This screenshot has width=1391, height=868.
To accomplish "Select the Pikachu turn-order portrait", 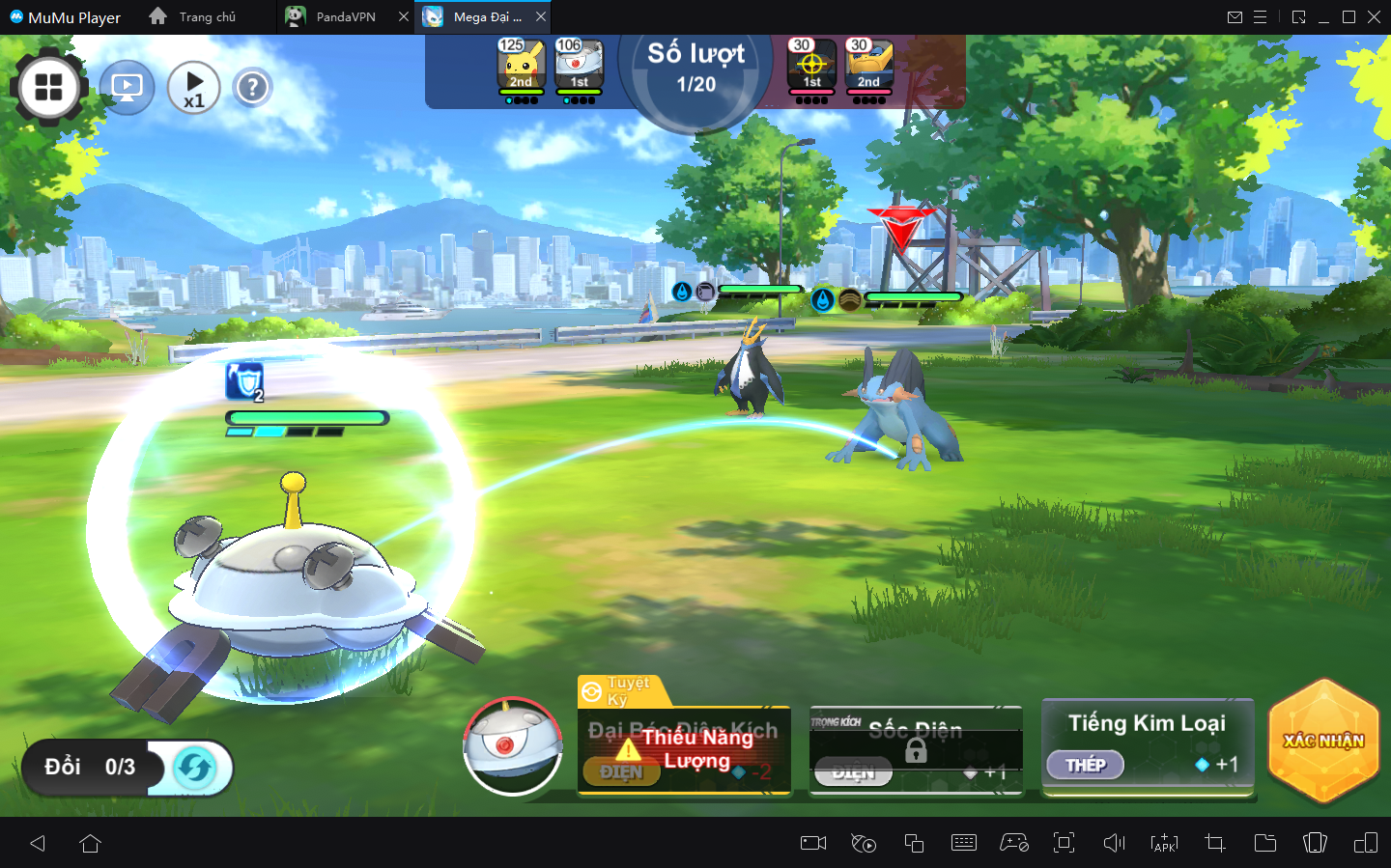I will 522,68.
